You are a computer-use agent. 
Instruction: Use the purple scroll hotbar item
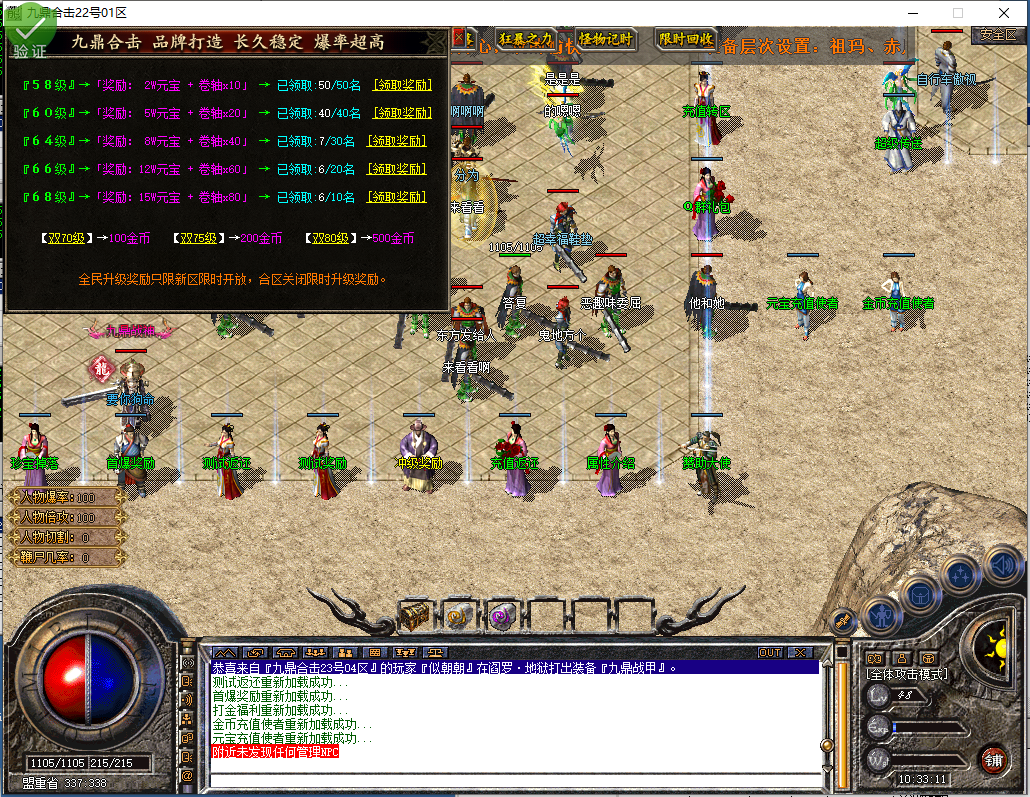pyautogui.click(x=500, y=615)
